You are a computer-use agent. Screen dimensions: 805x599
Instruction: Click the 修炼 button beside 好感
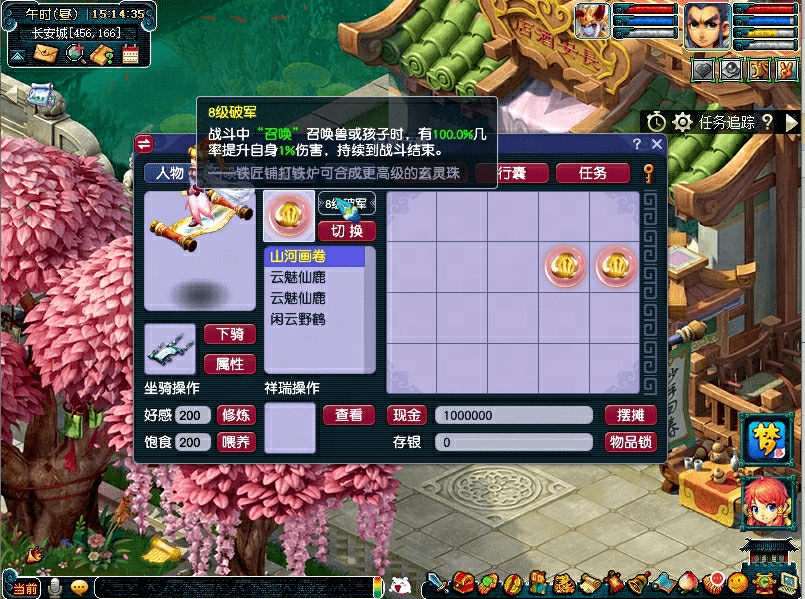236,415
